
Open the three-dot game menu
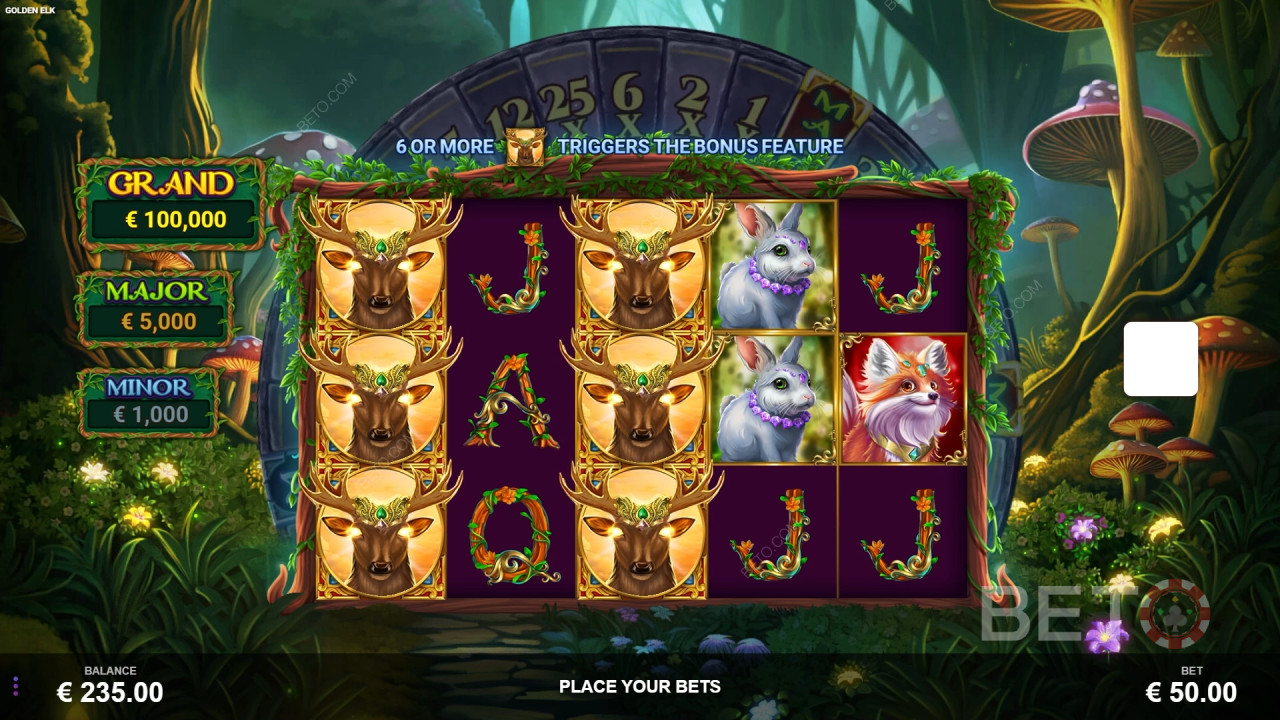coord(16,686)
